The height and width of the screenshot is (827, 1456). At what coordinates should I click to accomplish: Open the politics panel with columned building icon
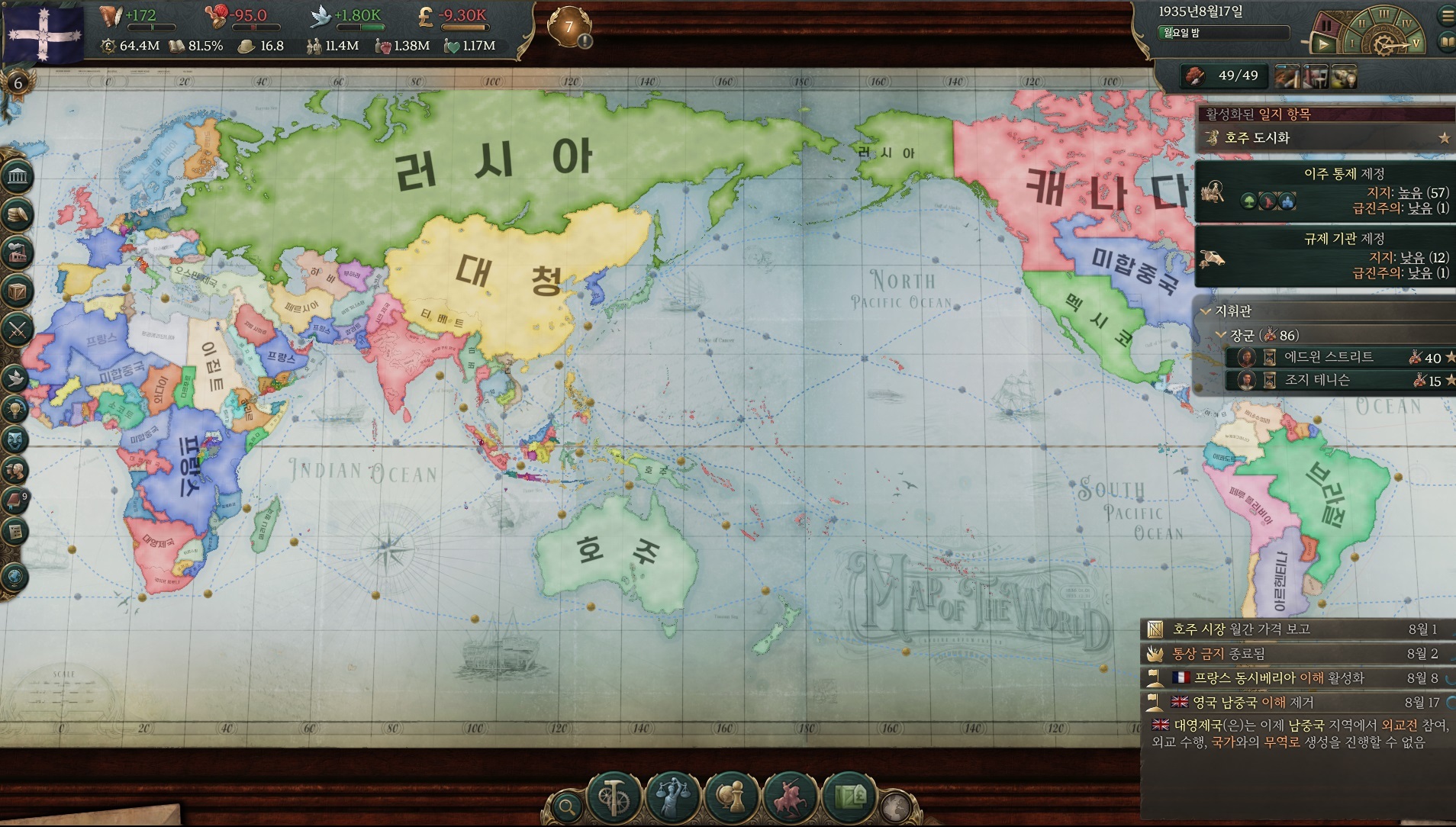click(x=17, y=177)
